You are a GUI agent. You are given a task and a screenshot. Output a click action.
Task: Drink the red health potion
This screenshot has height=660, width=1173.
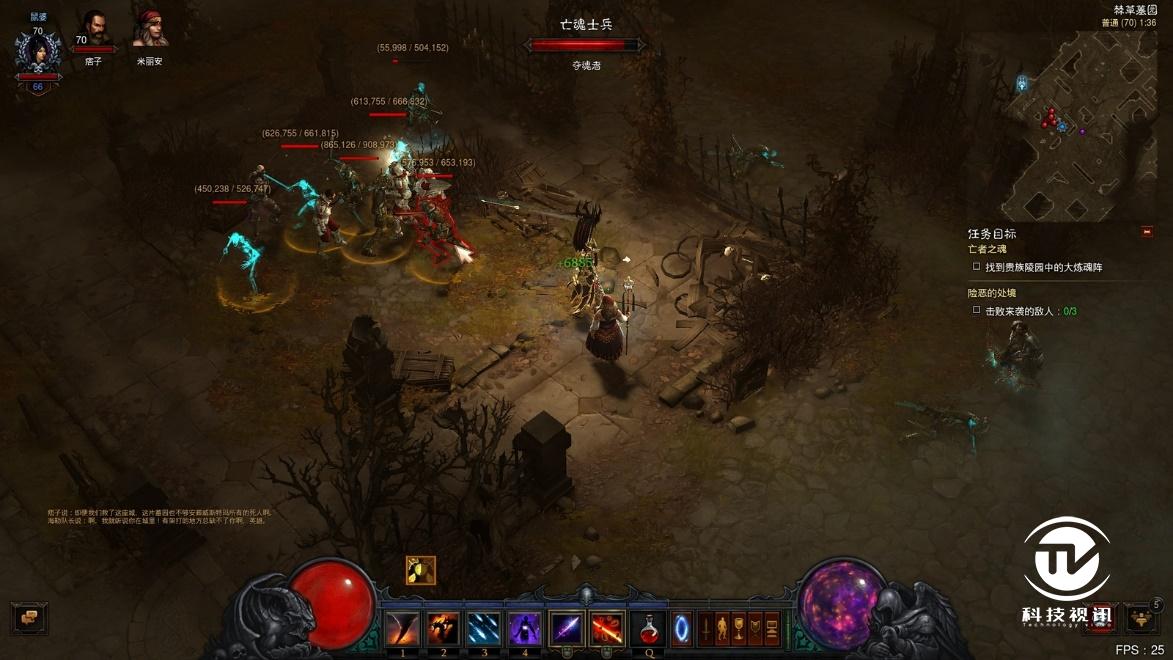pyautogui.click(x=650, y=629)
